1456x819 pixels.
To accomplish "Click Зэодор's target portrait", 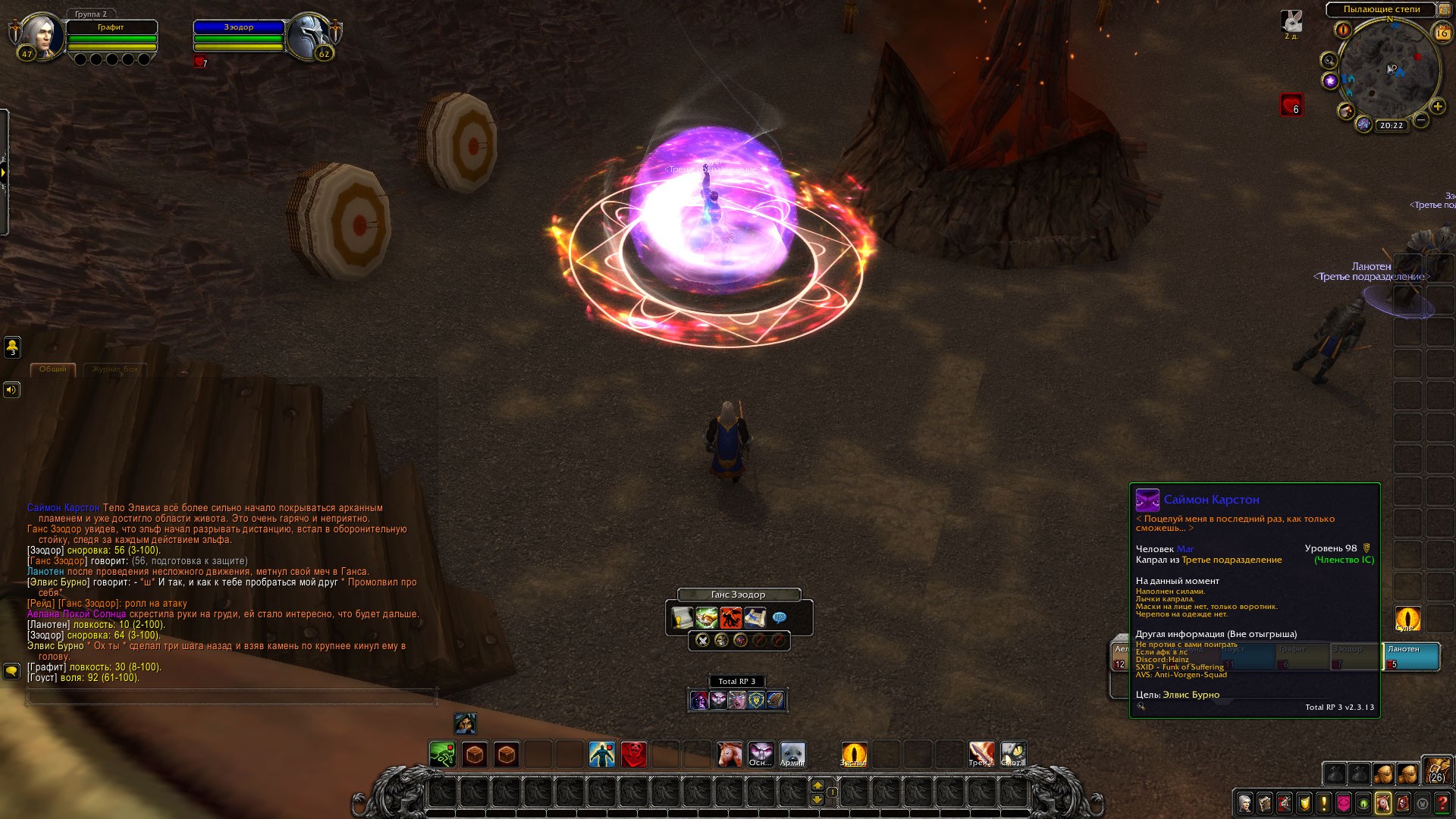I will coord(309,36).
